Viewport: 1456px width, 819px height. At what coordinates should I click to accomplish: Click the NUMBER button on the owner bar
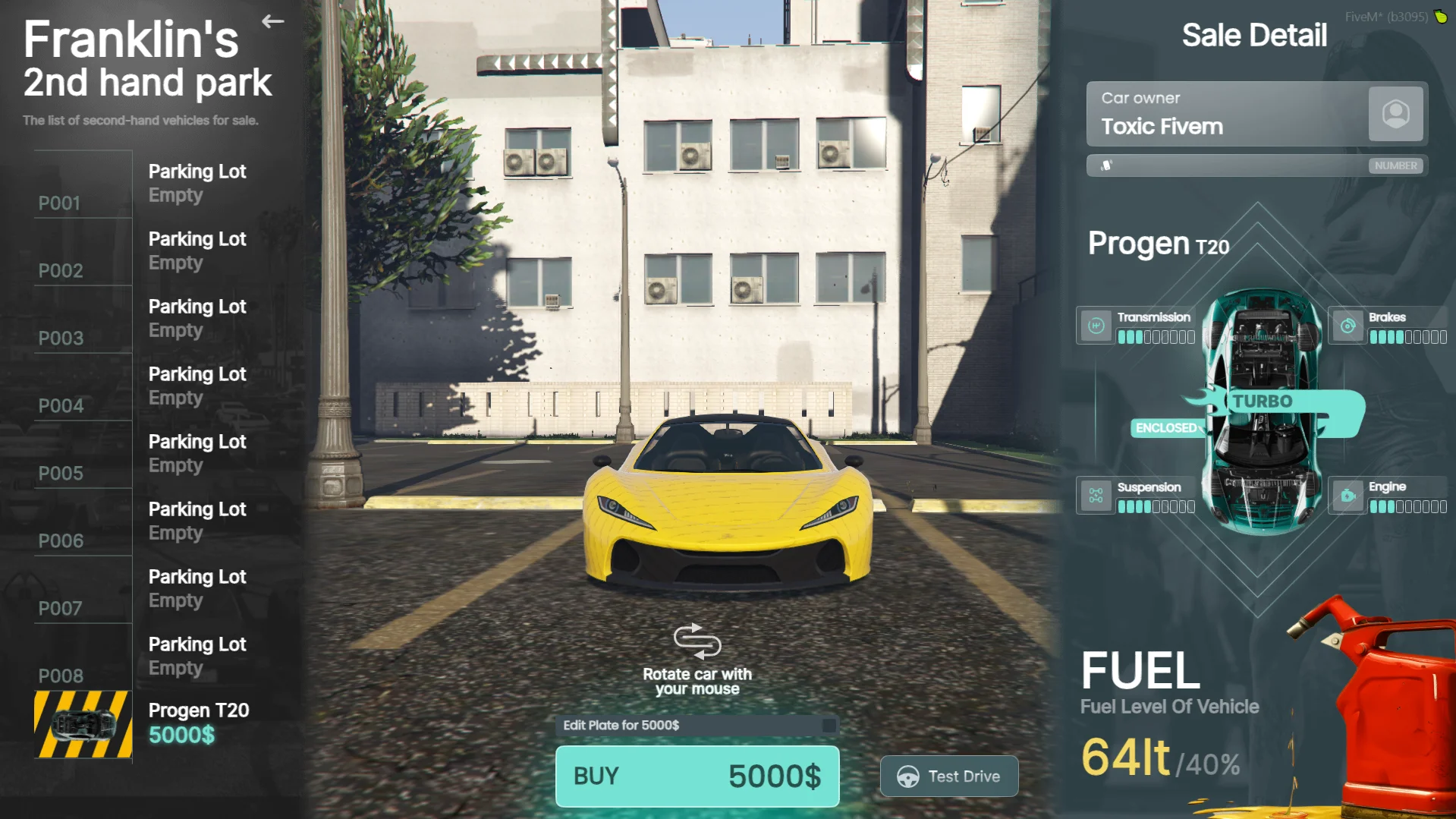tap(1395, 165)
